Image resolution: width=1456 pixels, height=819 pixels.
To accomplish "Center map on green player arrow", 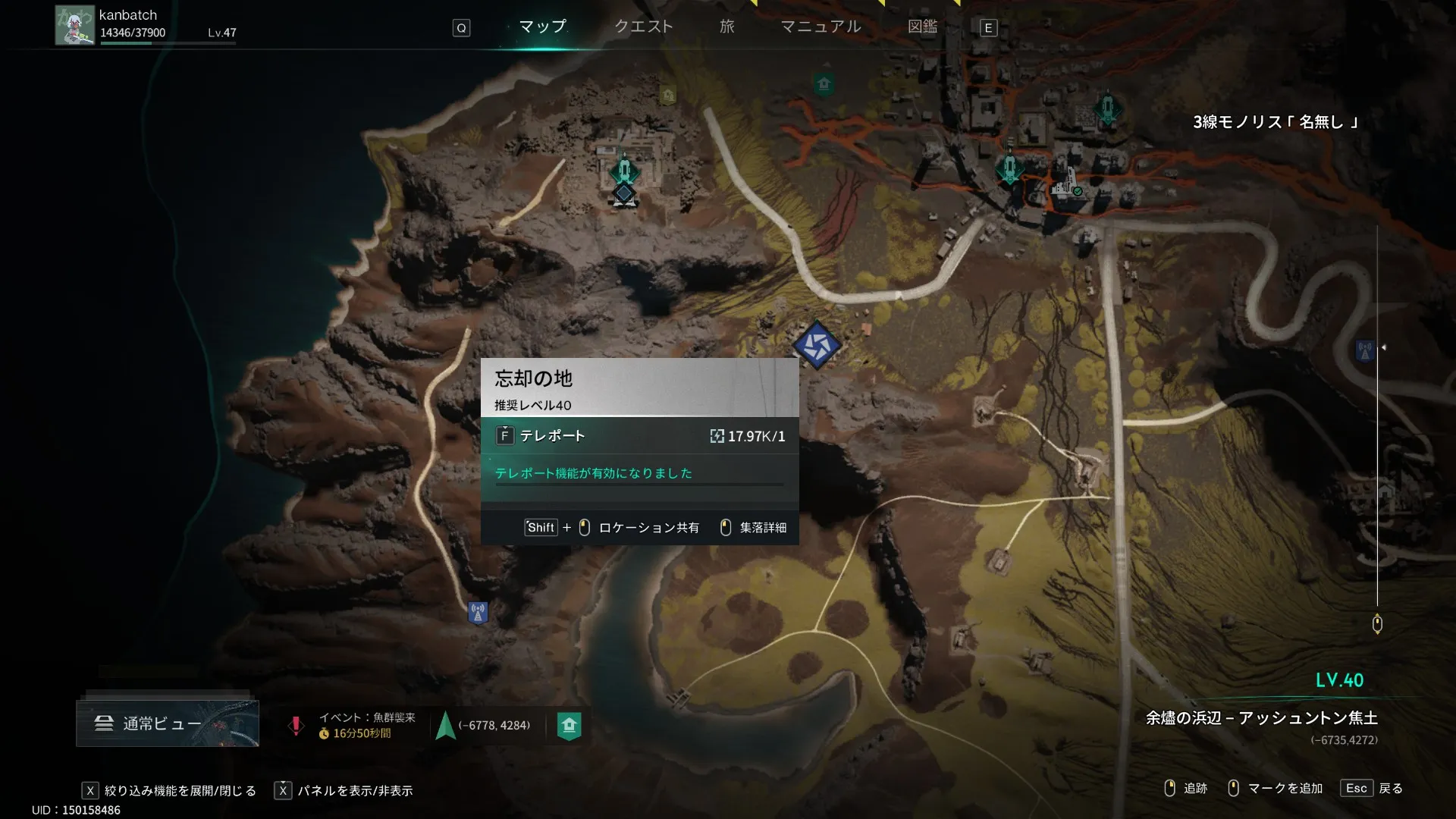I will [446, 726].
